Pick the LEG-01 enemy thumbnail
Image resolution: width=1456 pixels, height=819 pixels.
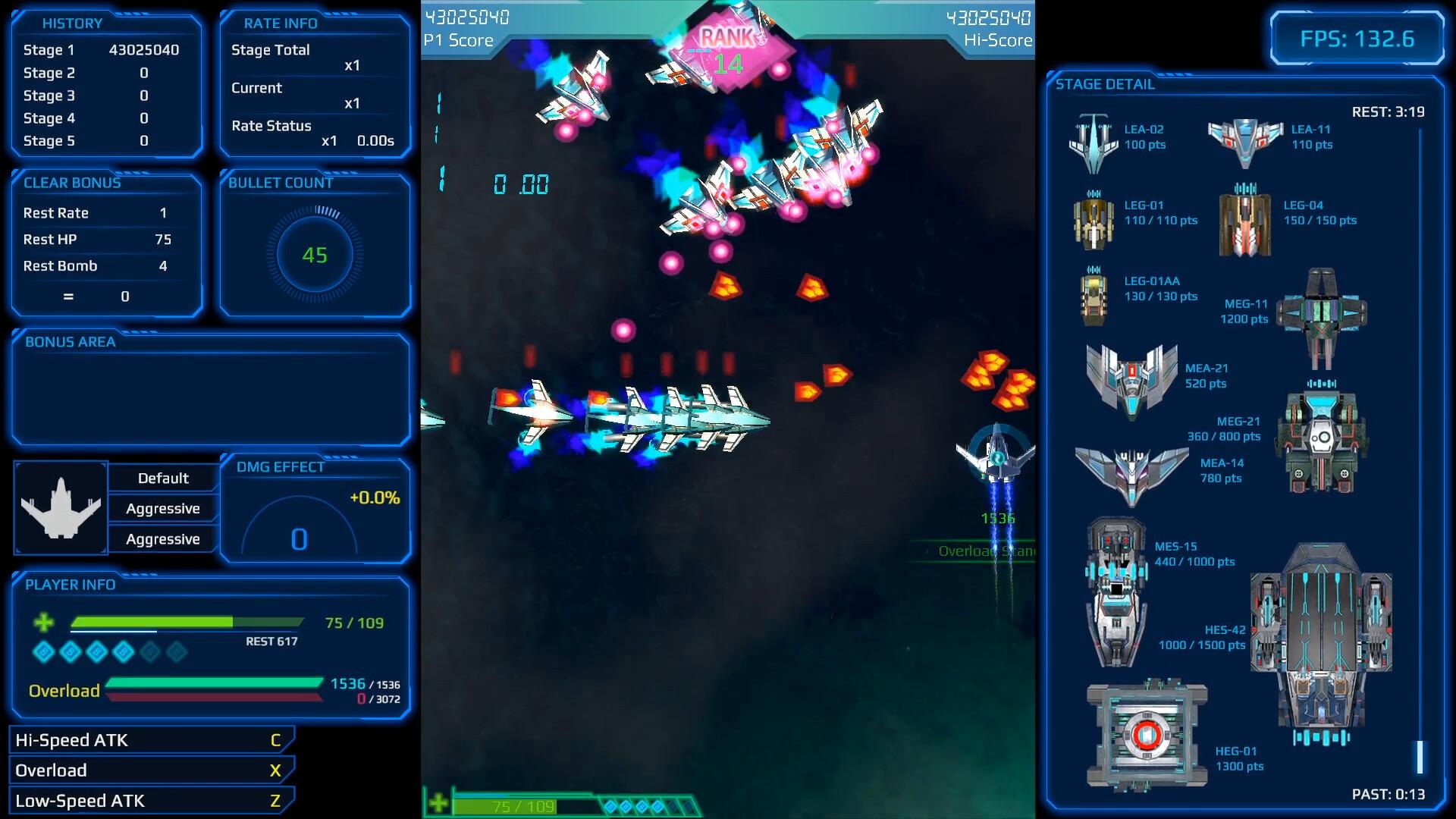1093,220
